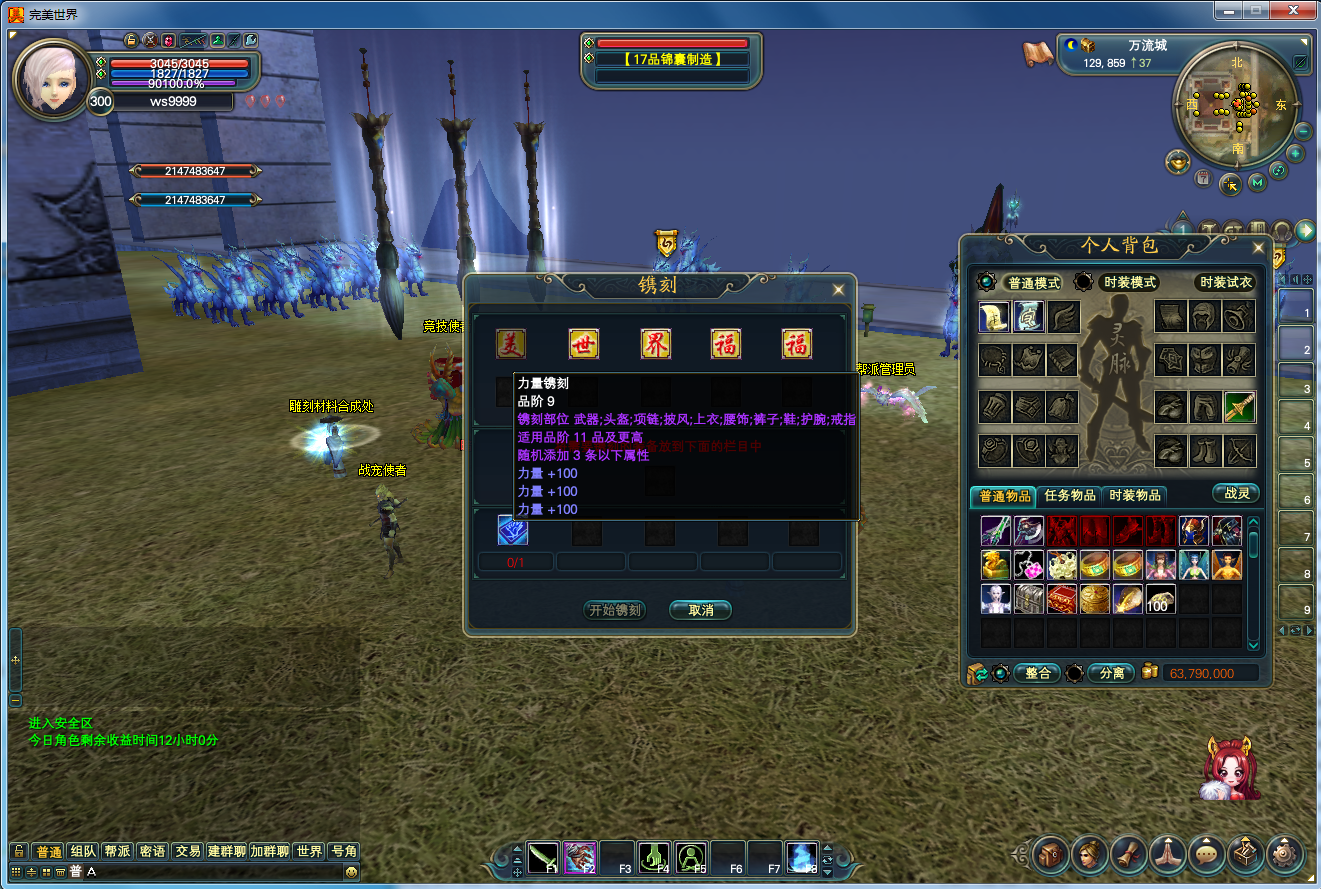
Task: Zoom in the minimap with the plus button
Action: 1295,153
